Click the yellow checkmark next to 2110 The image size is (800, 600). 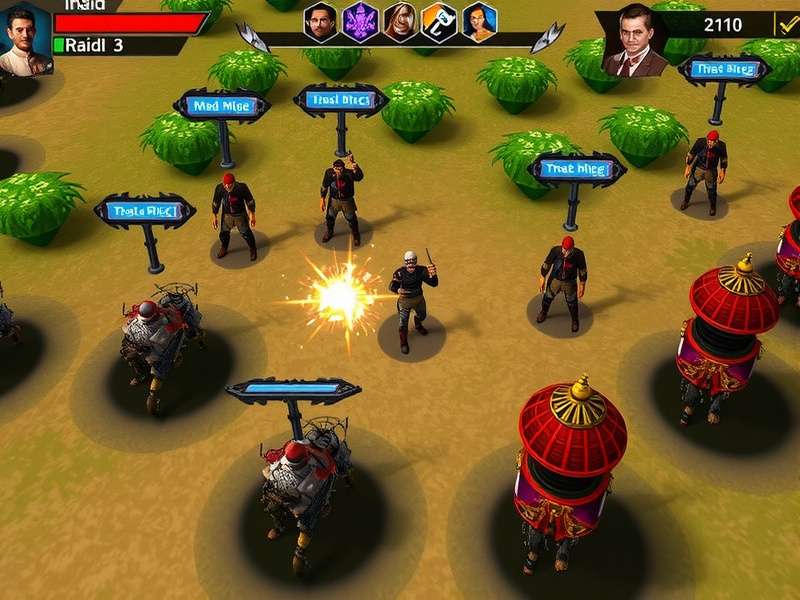pos(787,24)
